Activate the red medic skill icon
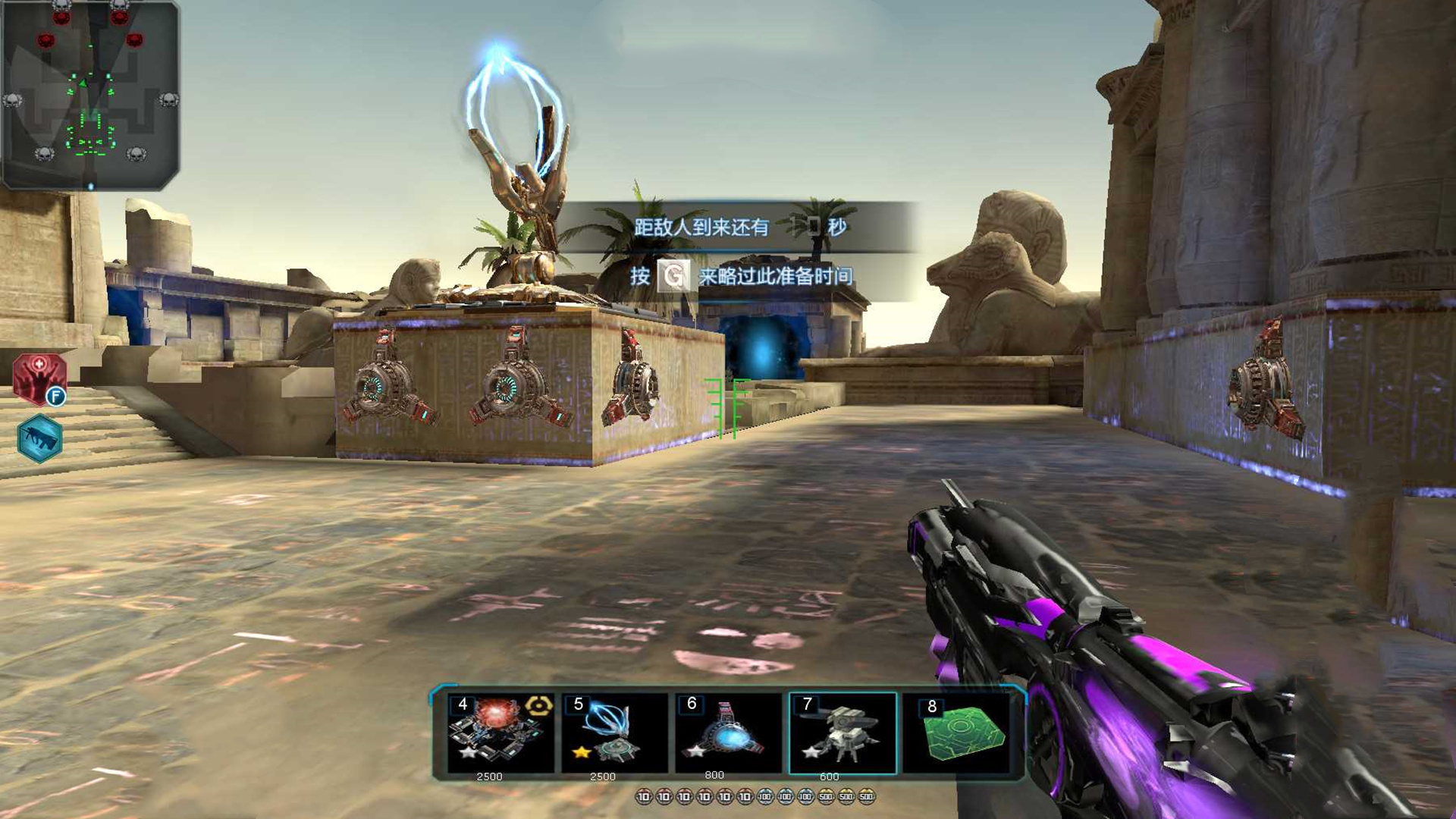Image resolution: width=1456 pixels, height=819 pixels. point(39,378)
